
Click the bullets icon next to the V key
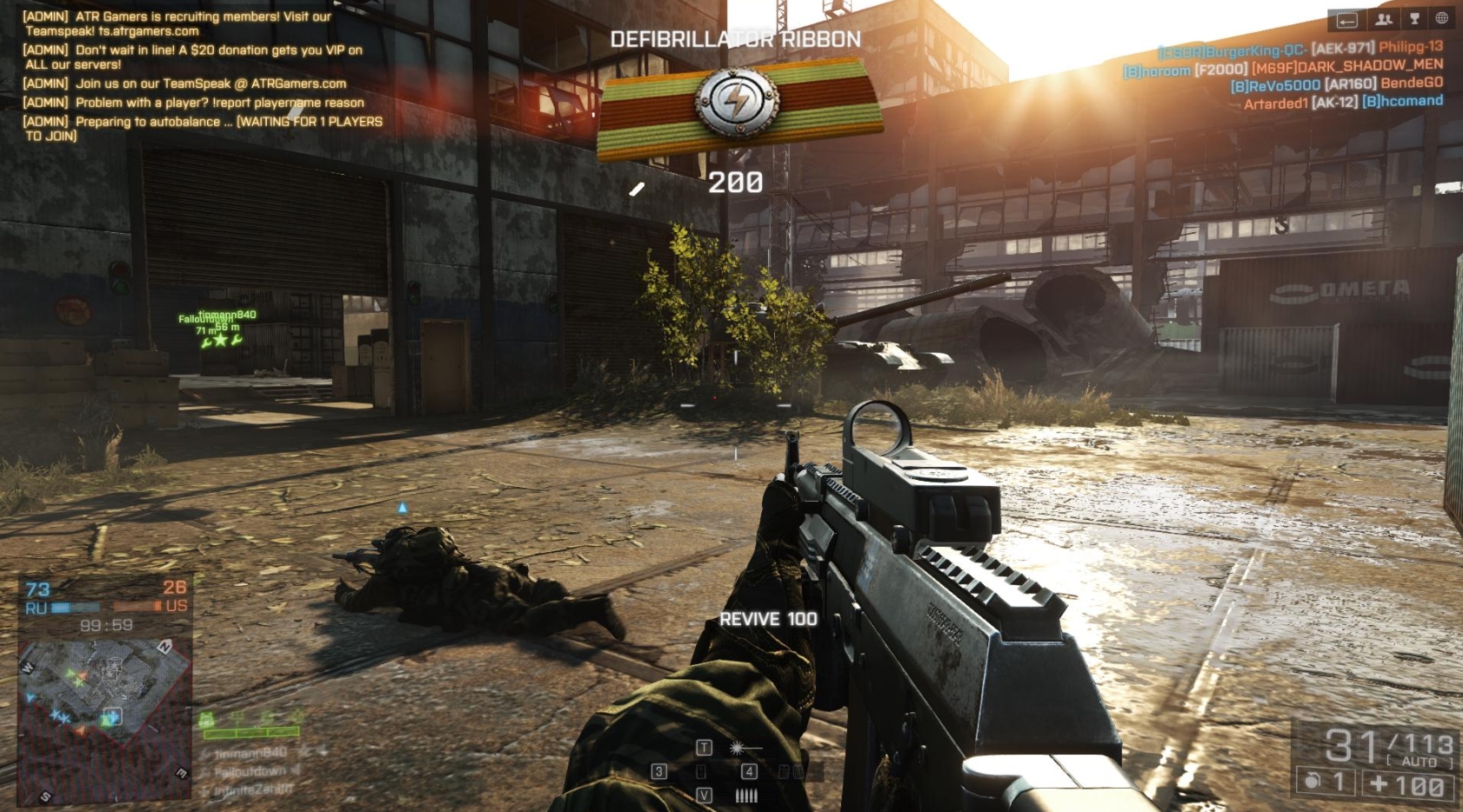[746, 795]
